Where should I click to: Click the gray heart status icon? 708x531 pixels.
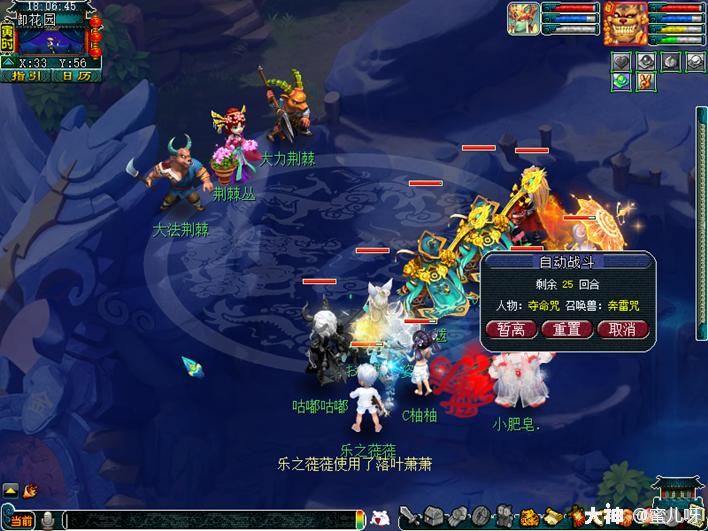click(621, 61)
